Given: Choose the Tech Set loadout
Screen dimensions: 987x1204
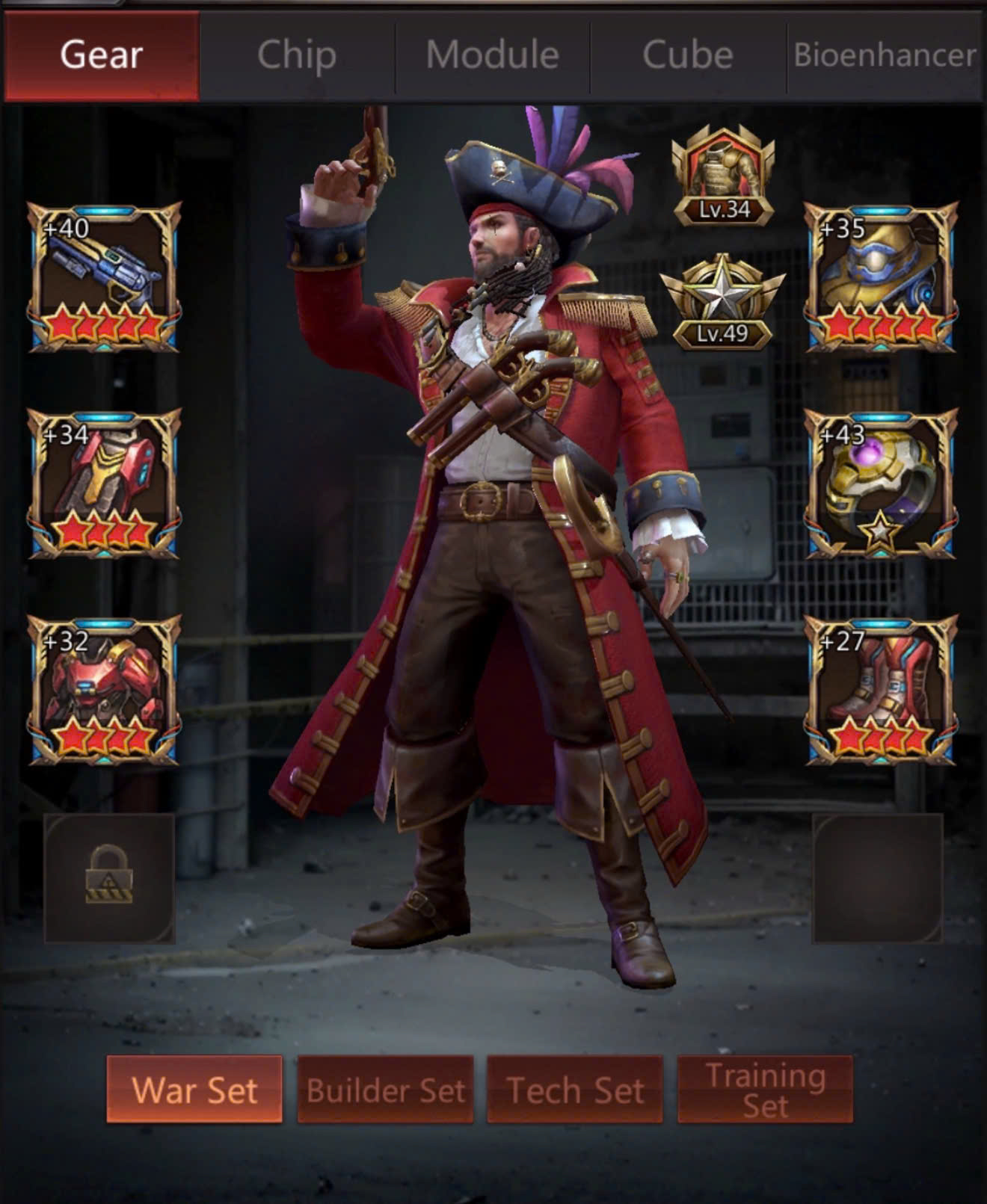Looking at the screenshot, I should (x=575, y=1089).
